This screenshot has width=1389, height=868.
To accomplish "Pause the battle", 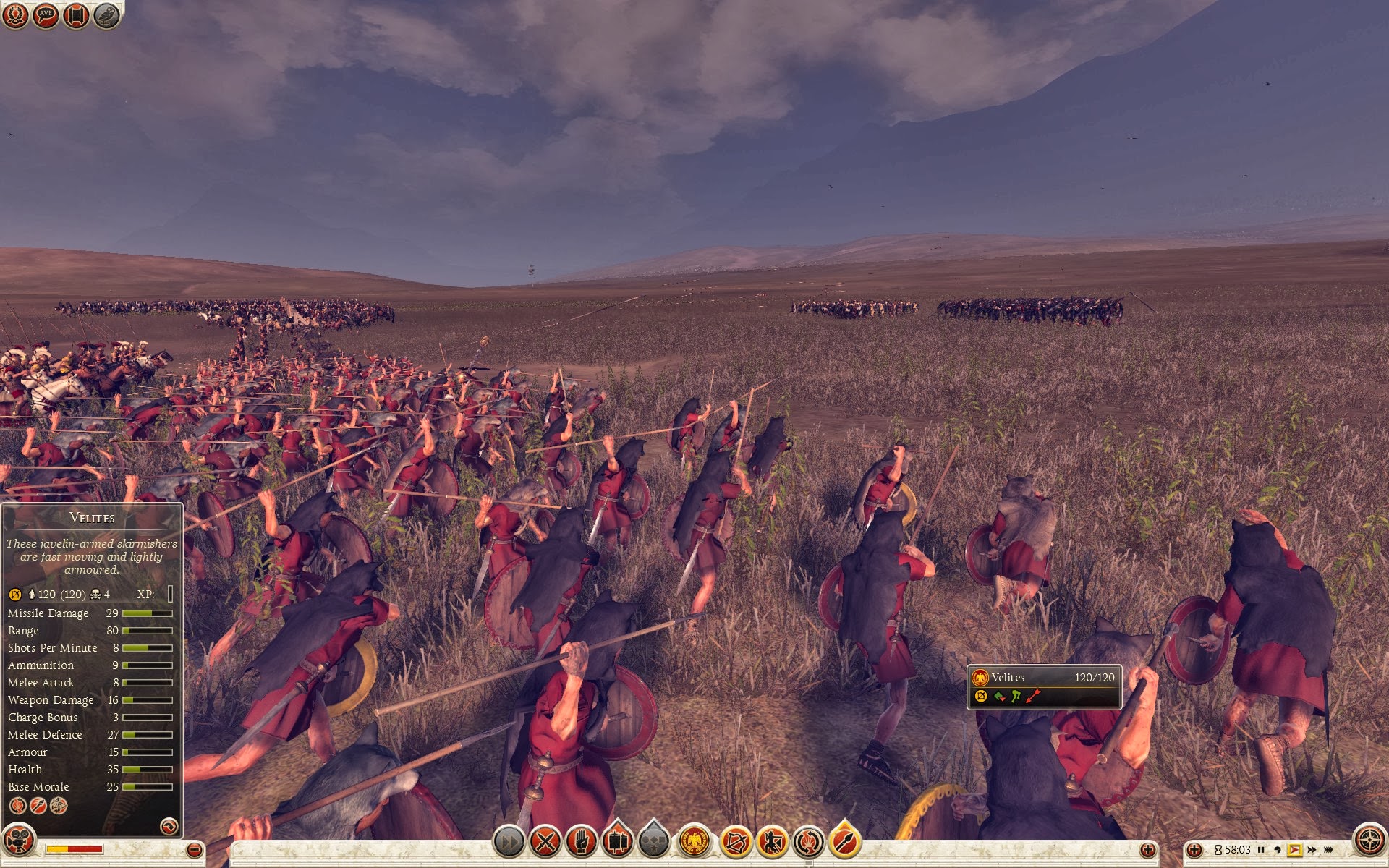I will 1261,850.
